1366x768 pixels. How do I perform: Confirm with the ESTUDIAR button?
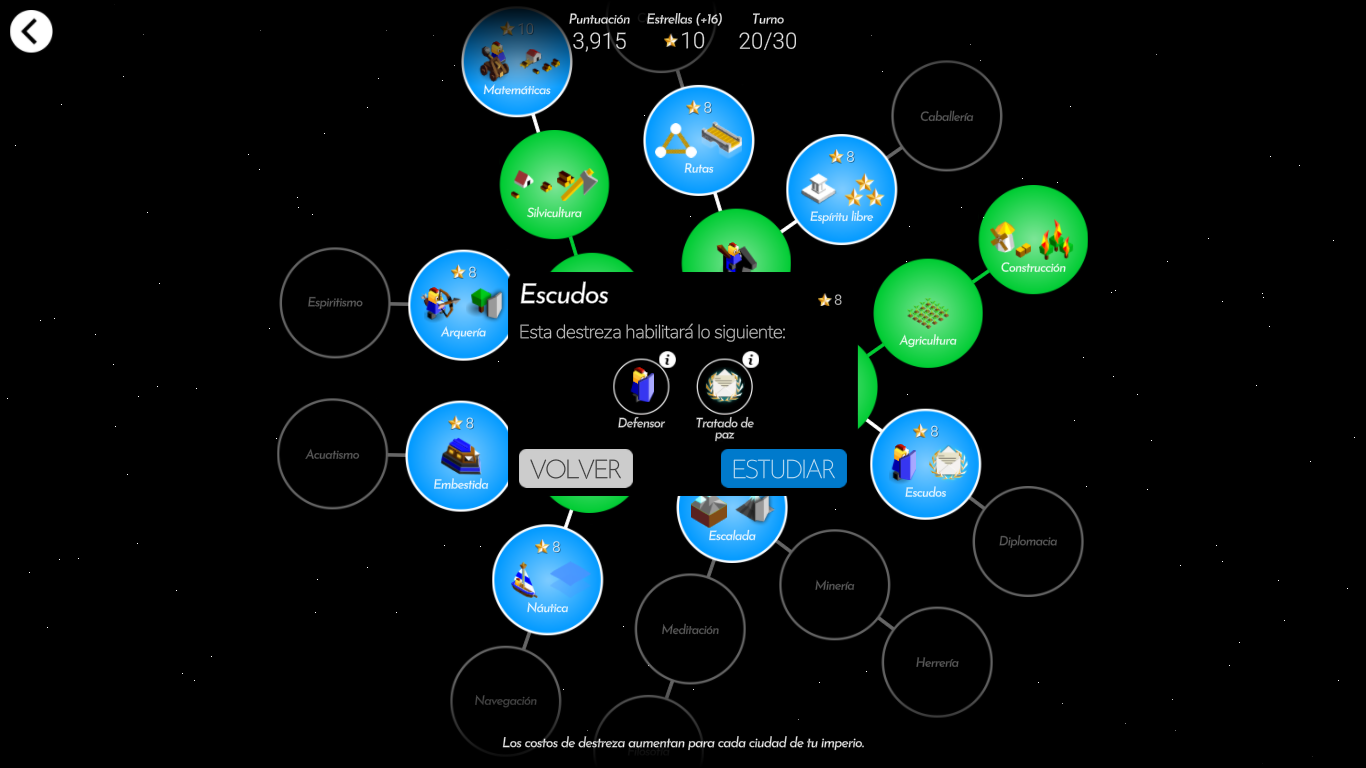[x=783, y=469]
